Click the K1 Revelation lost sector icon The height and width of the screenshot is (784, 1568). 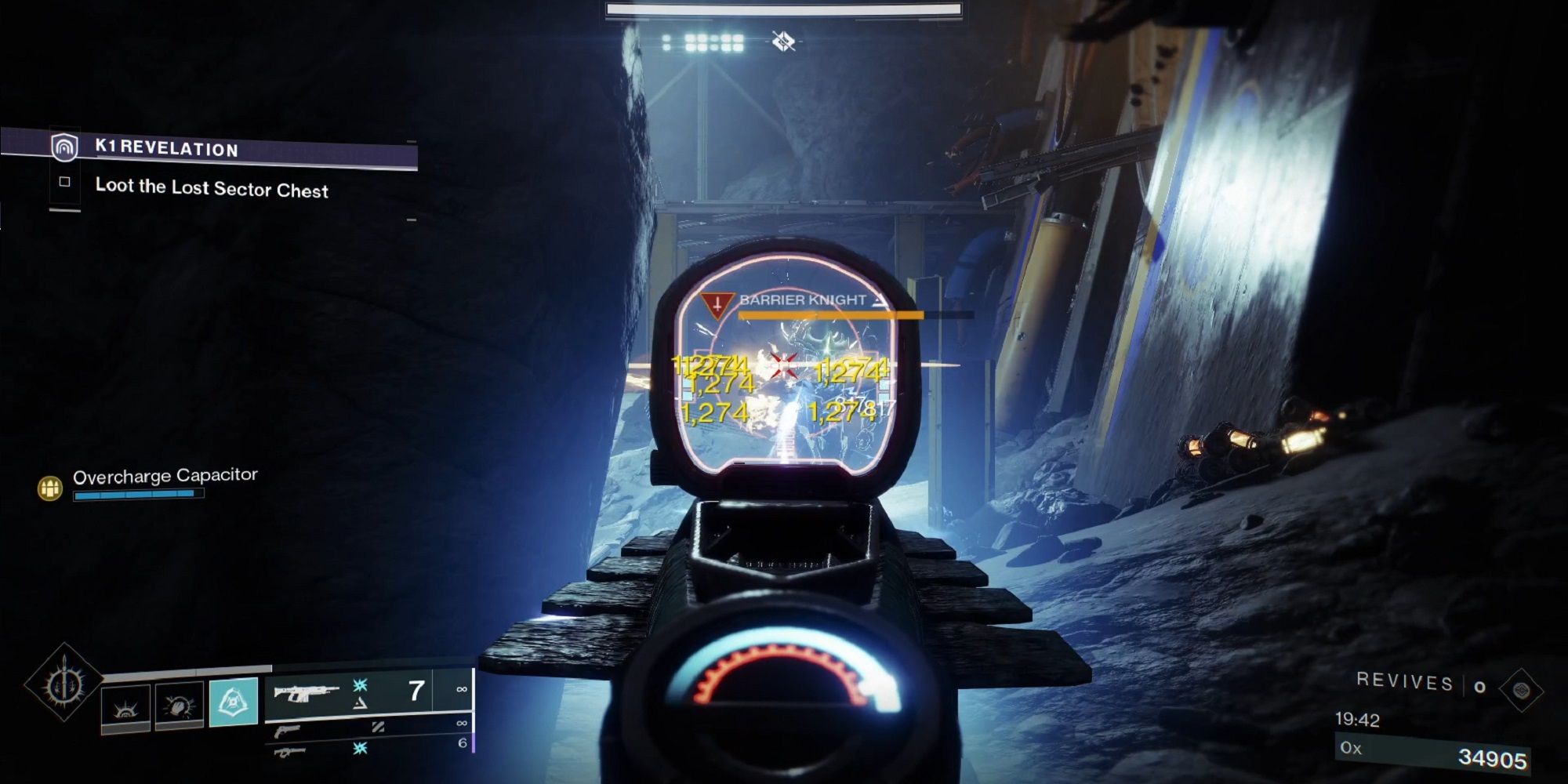67,149
